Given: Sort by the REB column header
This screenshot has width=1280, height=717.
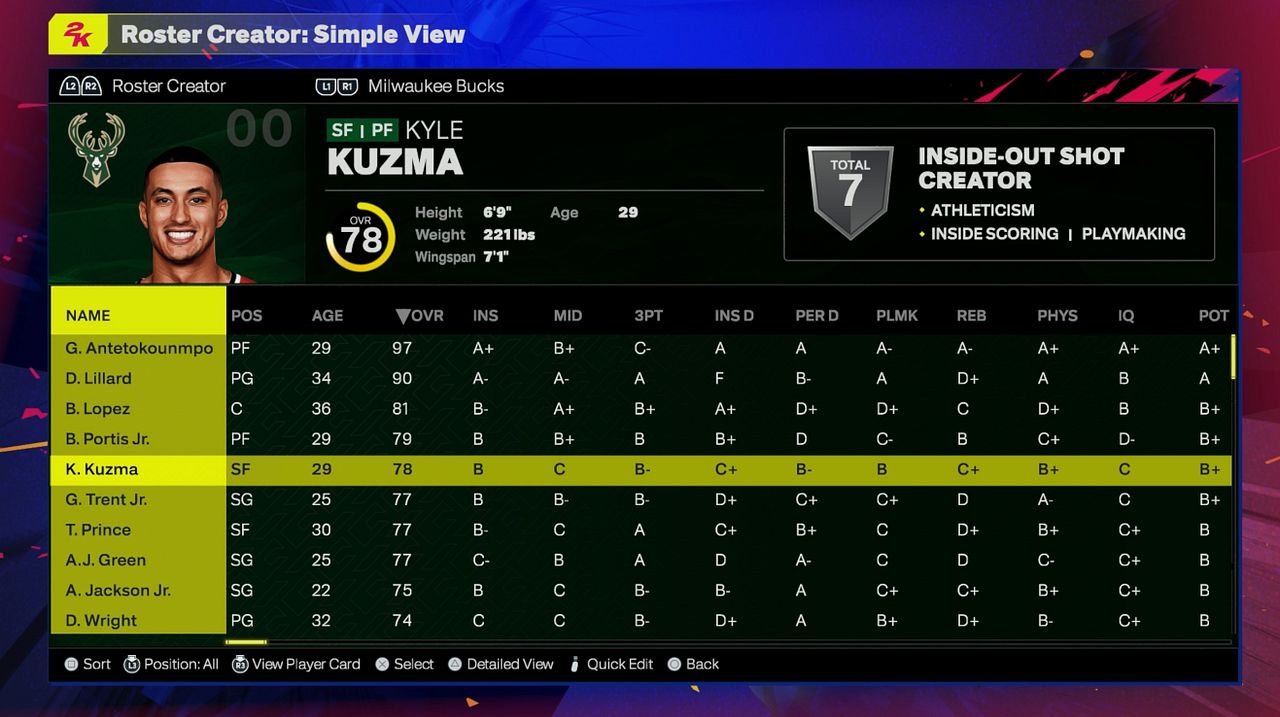Looking at the screenshot, I should (x=971, y=315).
